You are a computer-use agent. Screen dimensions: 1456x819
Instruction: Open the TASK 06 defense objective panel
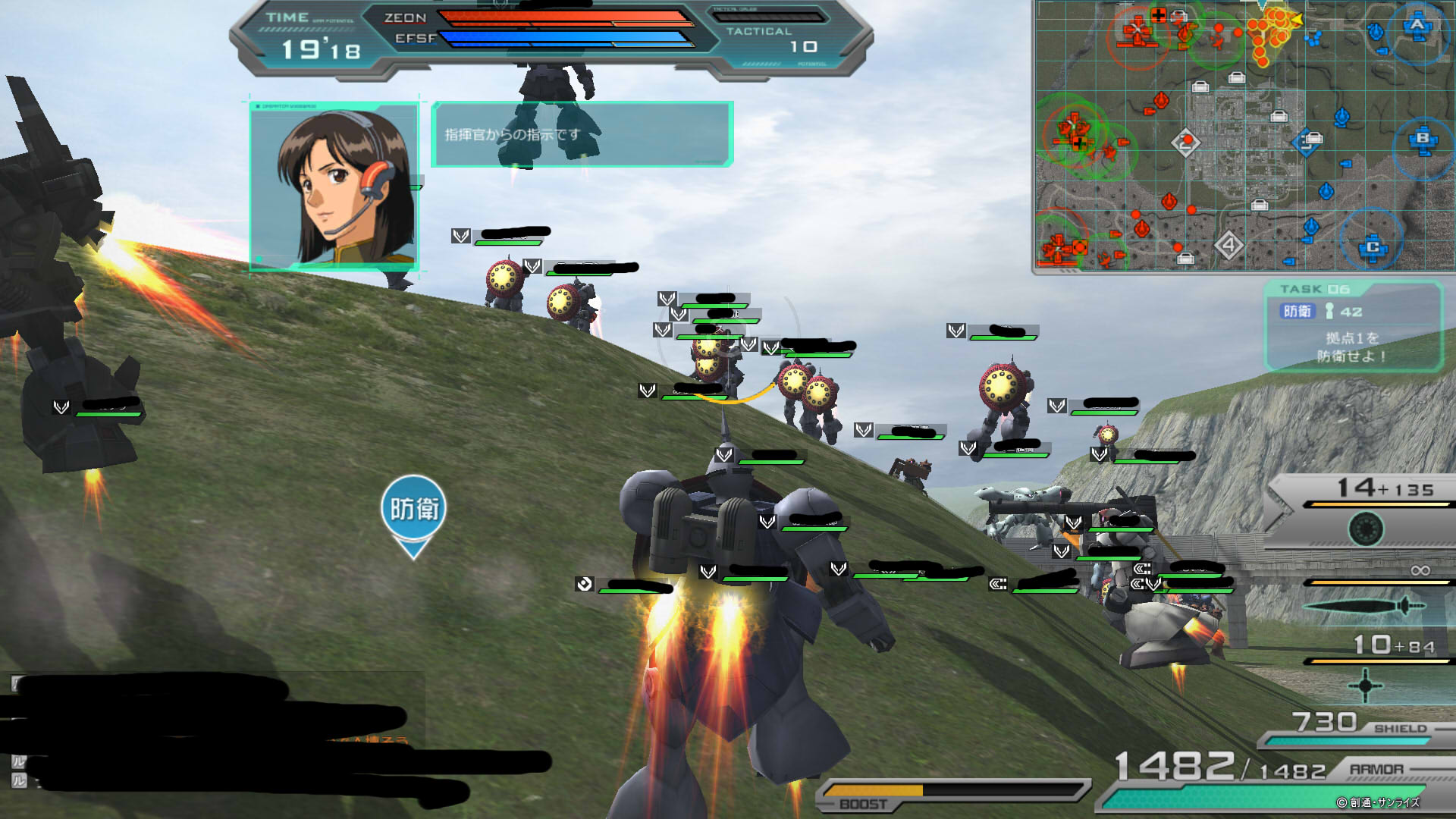(x=1353, y=326)
